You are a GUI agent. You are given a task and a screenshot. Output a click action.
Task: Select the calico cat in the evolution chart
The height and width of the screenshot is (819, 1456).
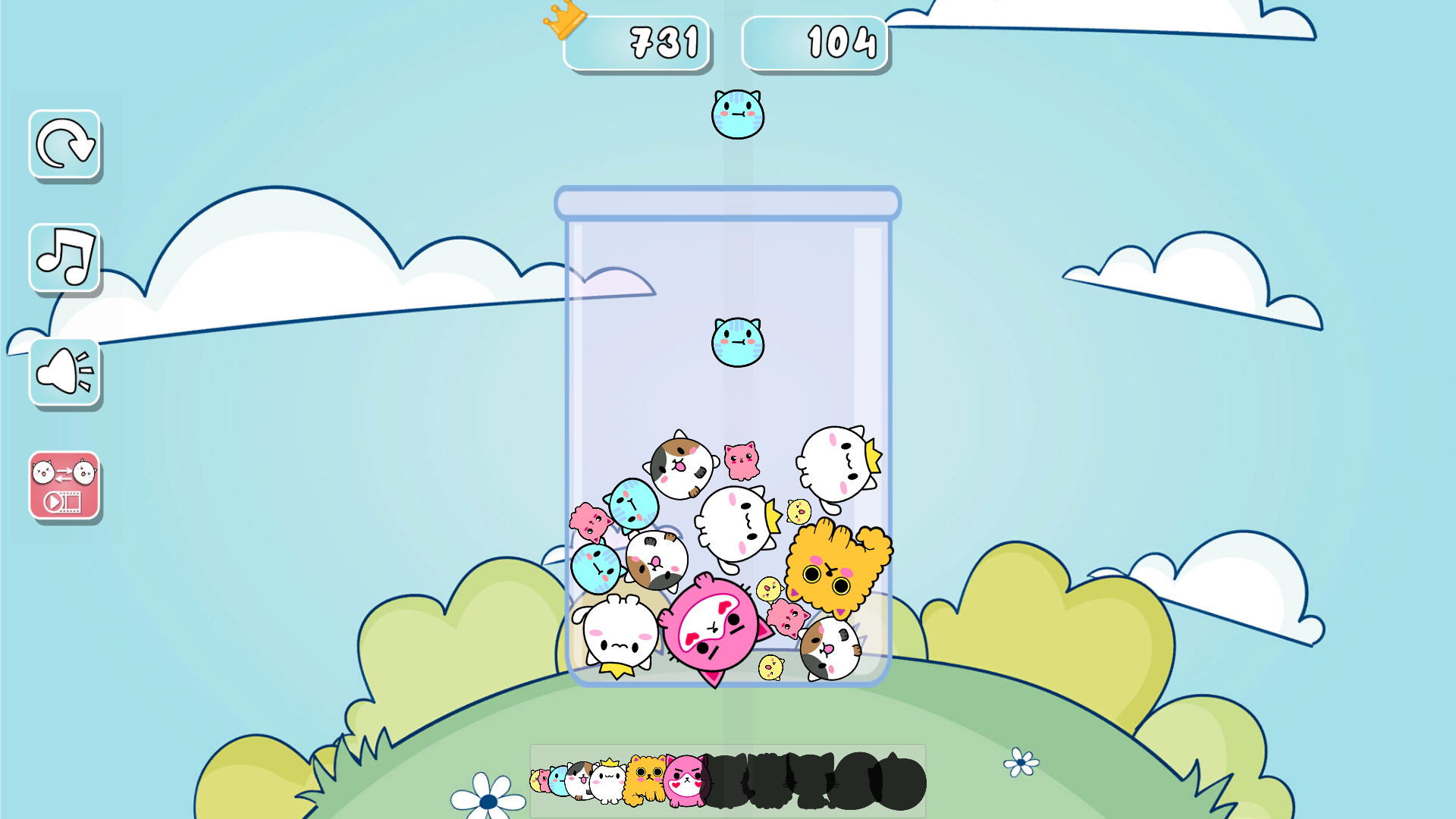[579, 781]
